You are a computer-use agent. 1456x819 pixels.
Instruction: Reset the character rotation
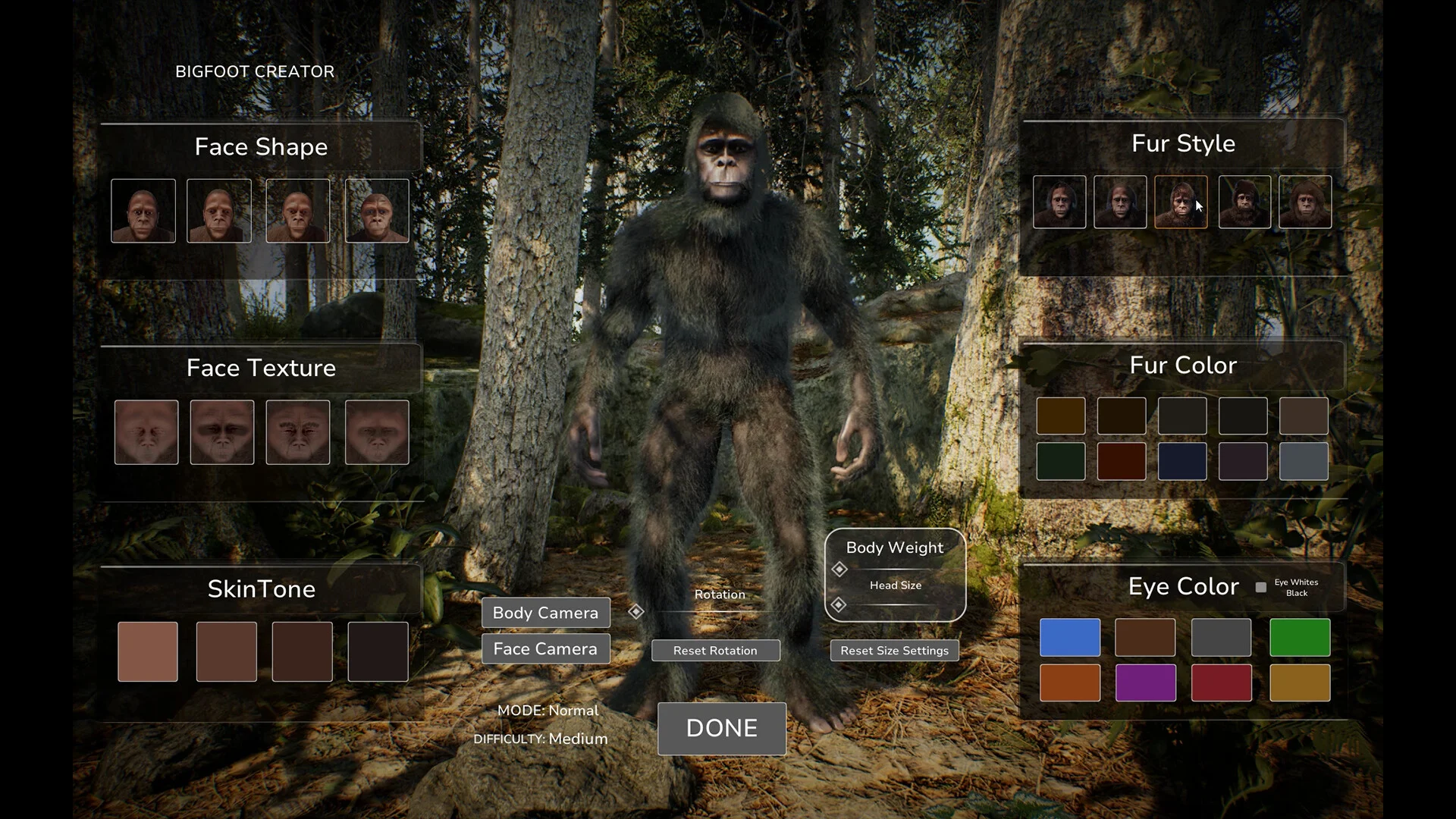pyautogui.click(x=715, y=651)
